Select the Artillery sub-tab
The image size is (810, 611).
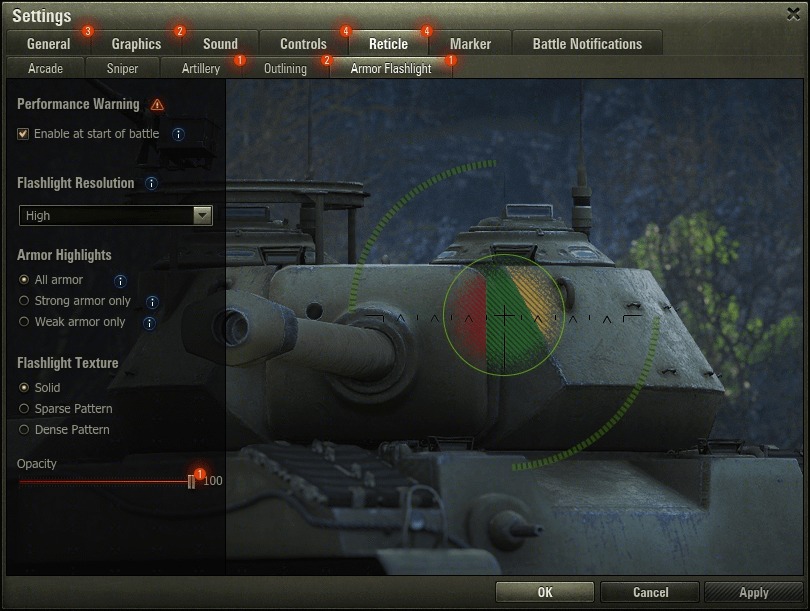pos(201,69)
